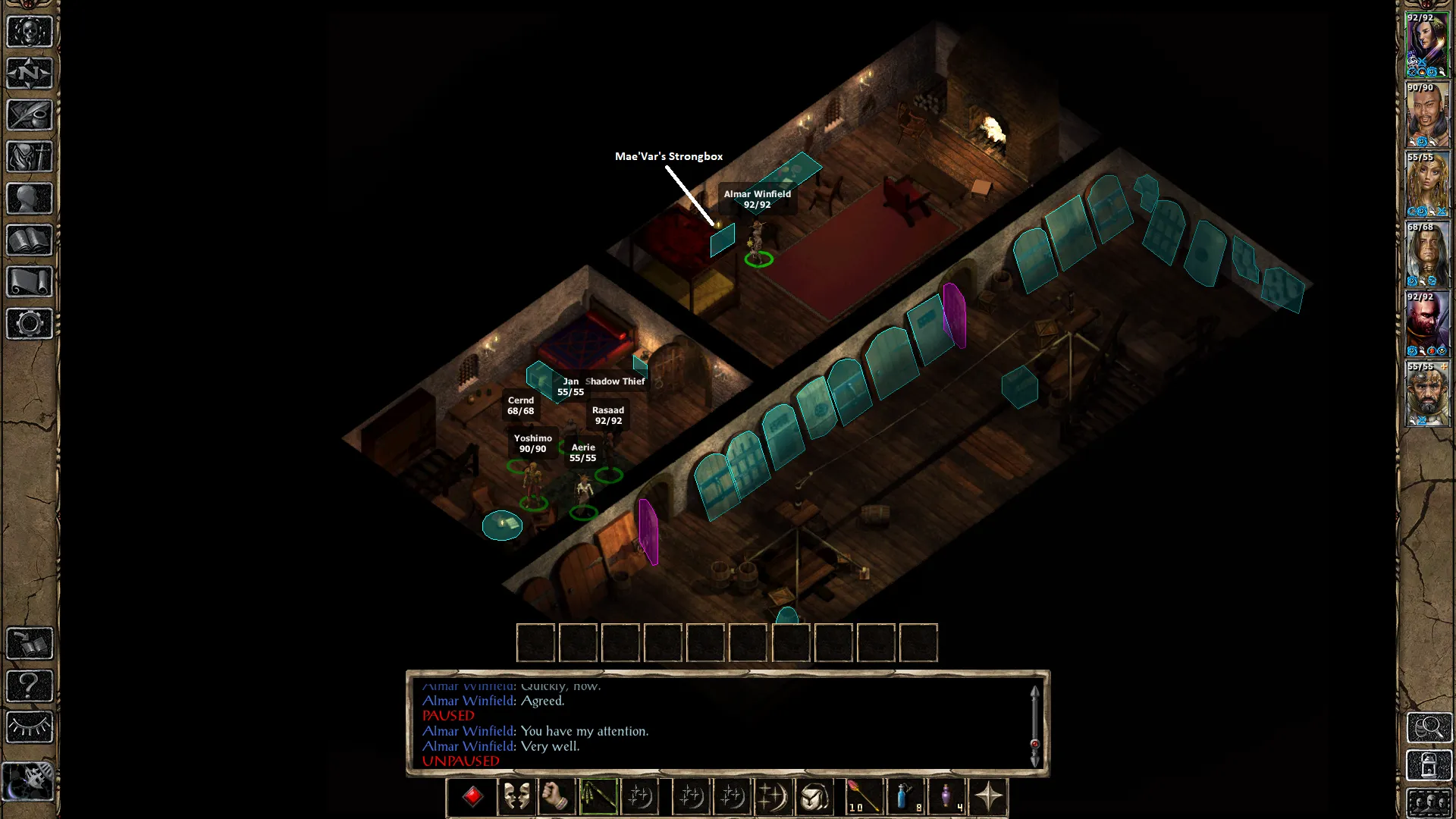Image resolution: width=1456 pixels, height=819 pixels.
Task: Open special abilities with the four-point star
Action: point(988,796)
